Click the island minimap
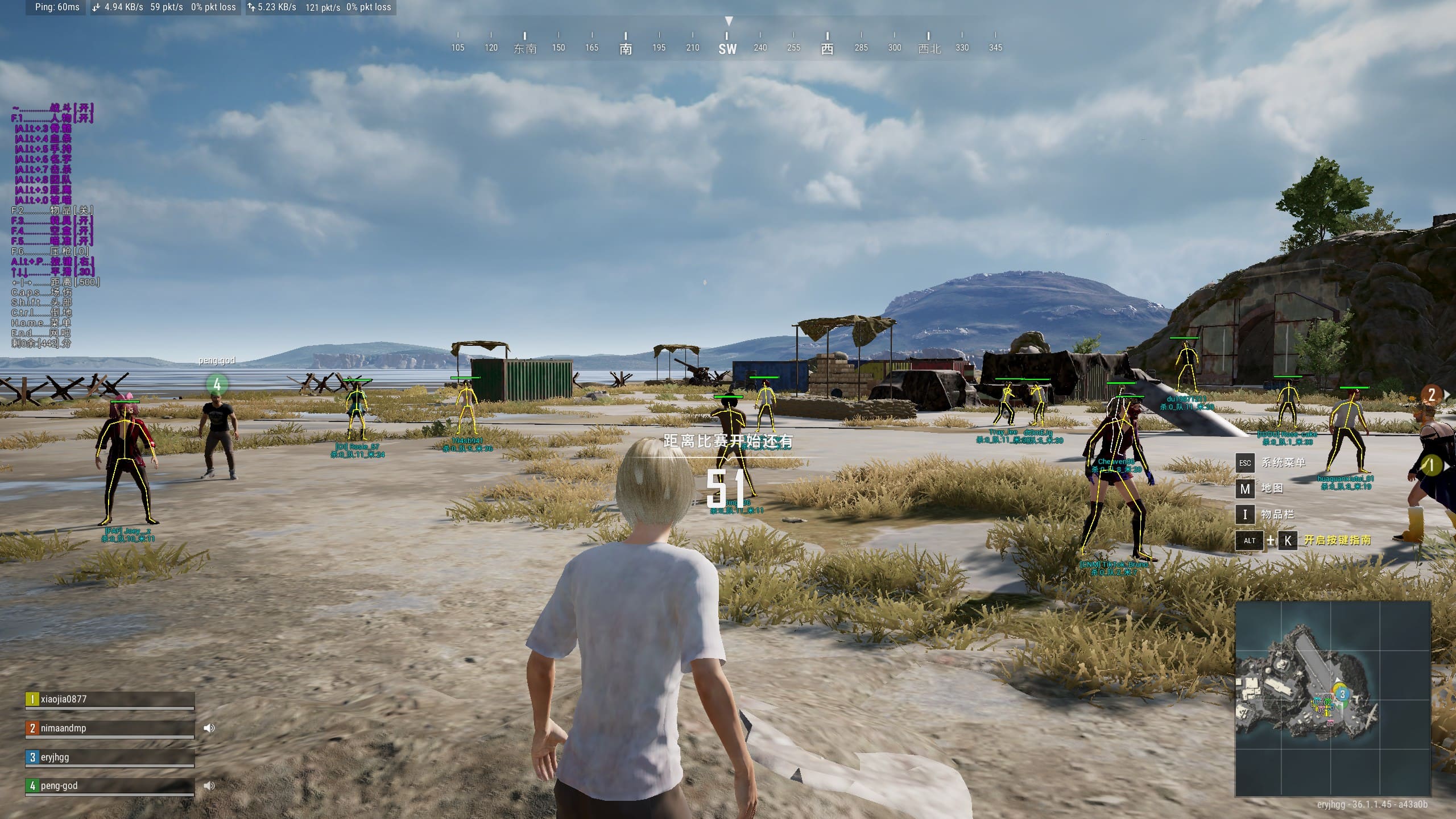Image resolution: width=1456 pixels, height=819 pixels. pos(1333,698)
